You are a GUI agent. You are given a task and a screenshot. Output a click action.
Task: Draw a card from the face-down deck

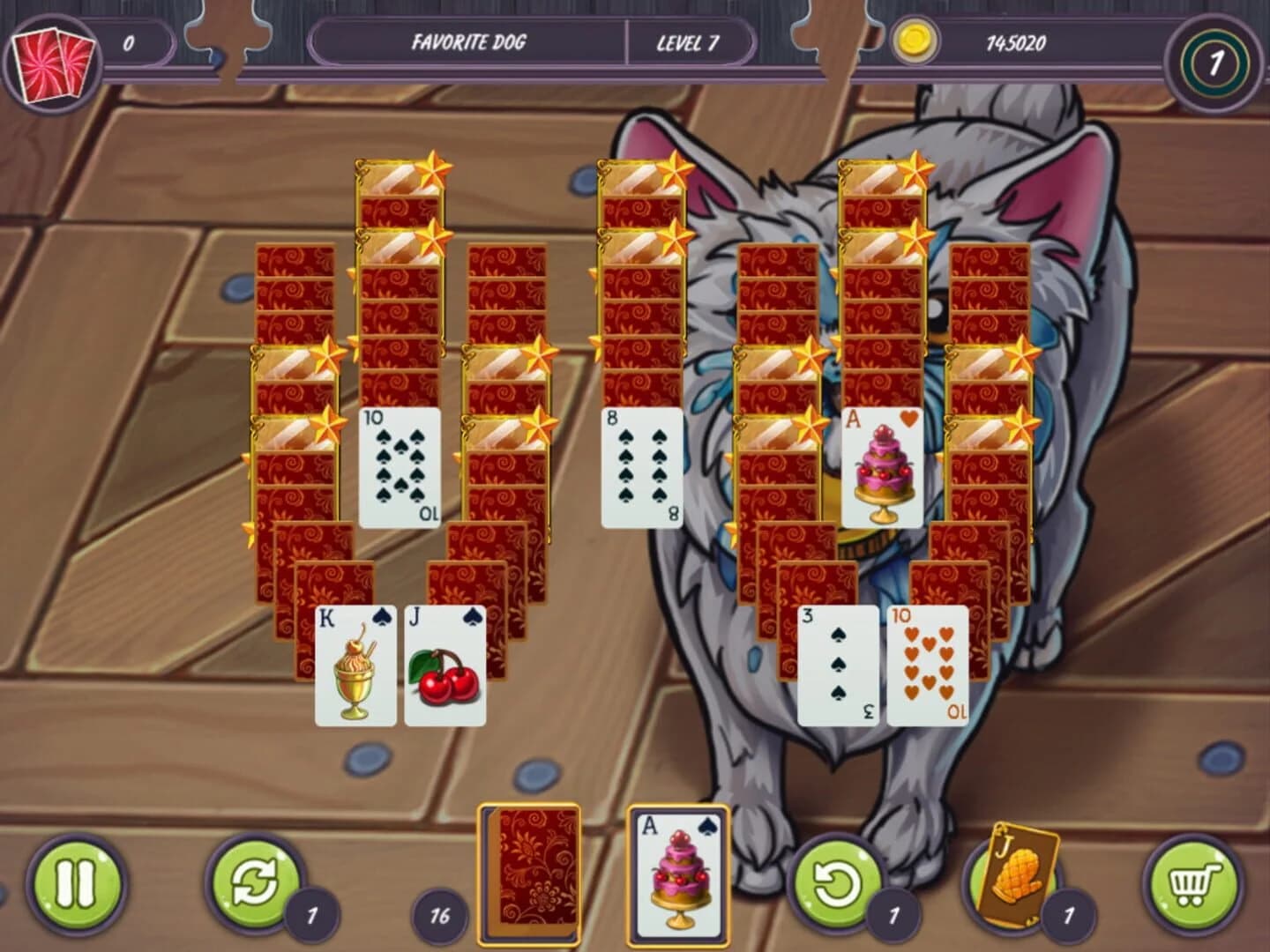pos(529,873)
